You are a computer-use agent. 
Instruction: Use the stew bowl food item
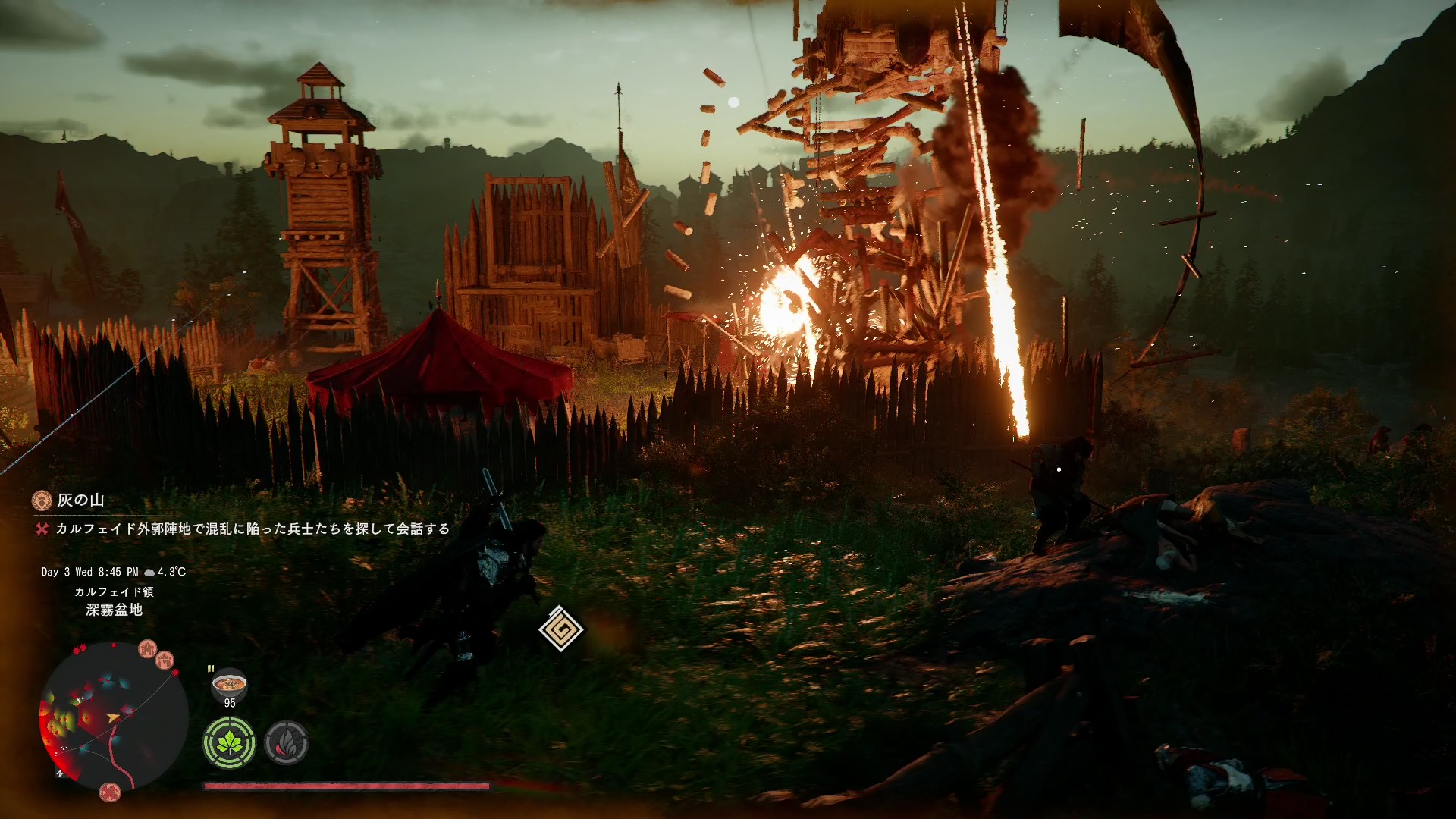point(229,685)
